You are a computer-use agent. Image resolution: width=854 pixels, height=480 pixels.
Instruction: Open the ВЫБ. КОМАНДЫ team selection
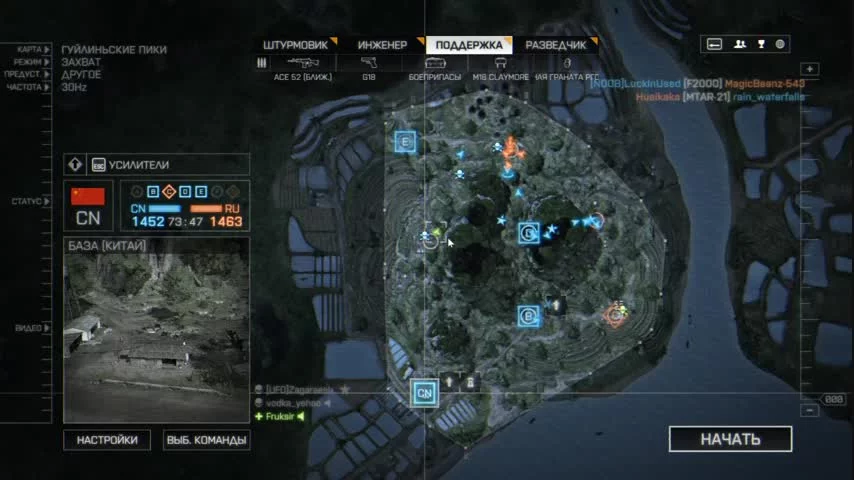207,440
